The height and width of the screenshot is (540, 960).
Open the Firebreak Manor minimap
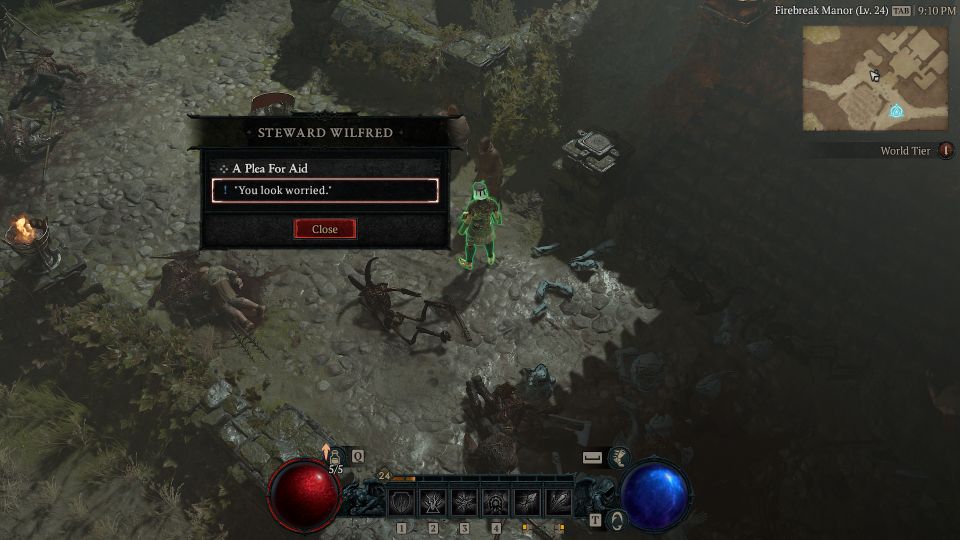point(874,78)
